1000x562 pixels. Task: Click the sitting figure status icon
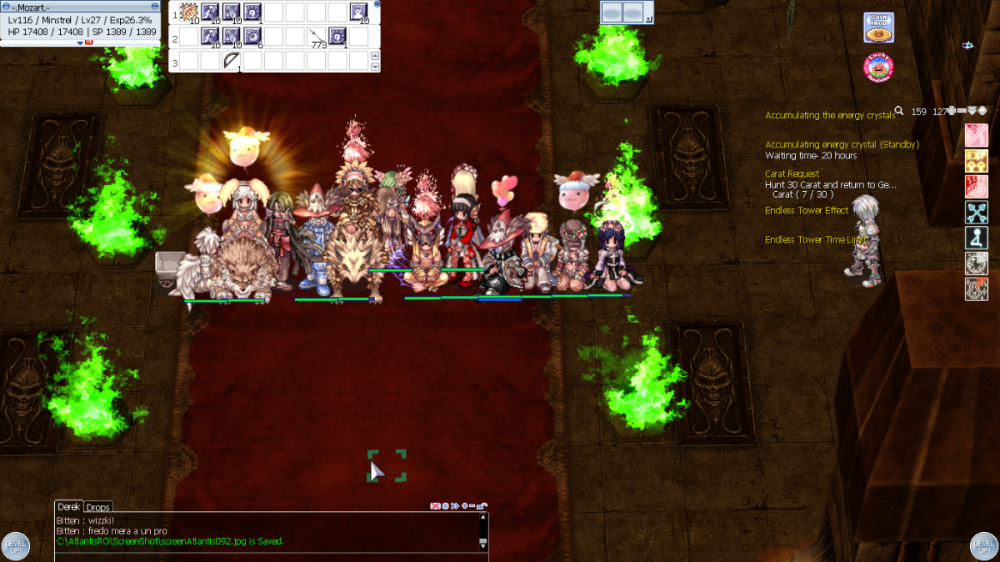pyautogui.click(x=977, y=238)
